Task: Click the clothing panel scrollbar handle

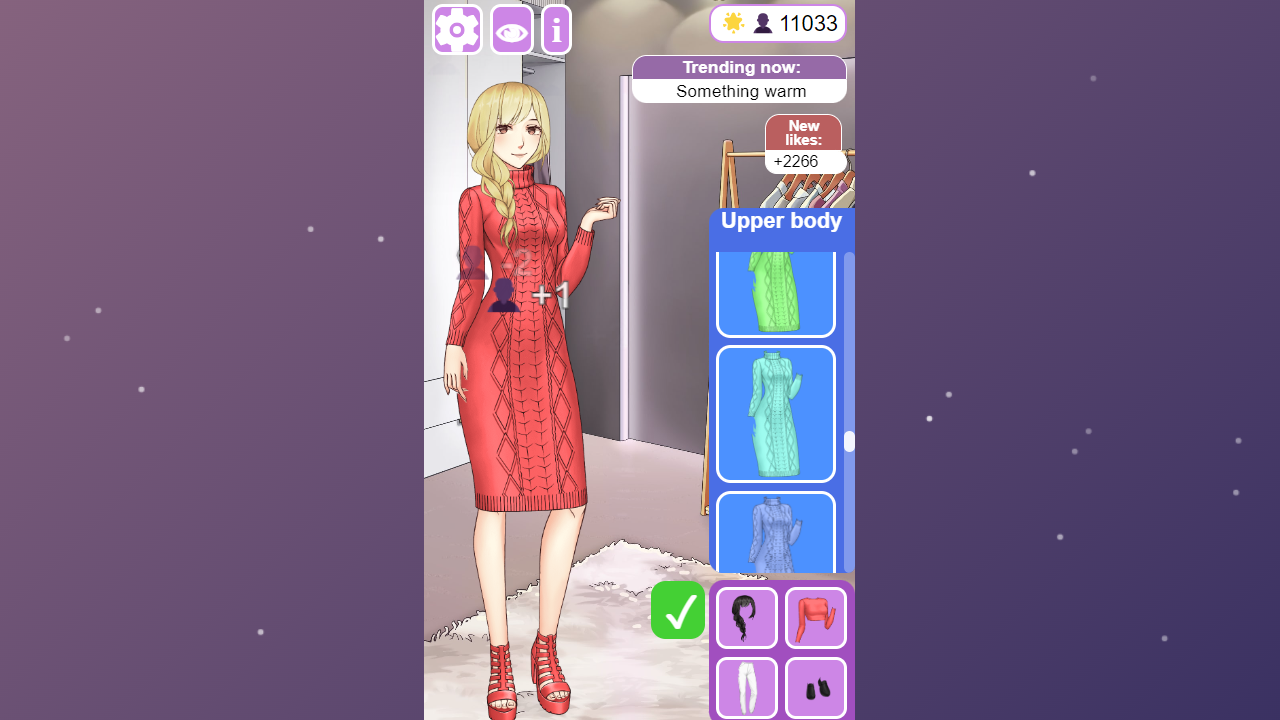Action: point(847,440)
